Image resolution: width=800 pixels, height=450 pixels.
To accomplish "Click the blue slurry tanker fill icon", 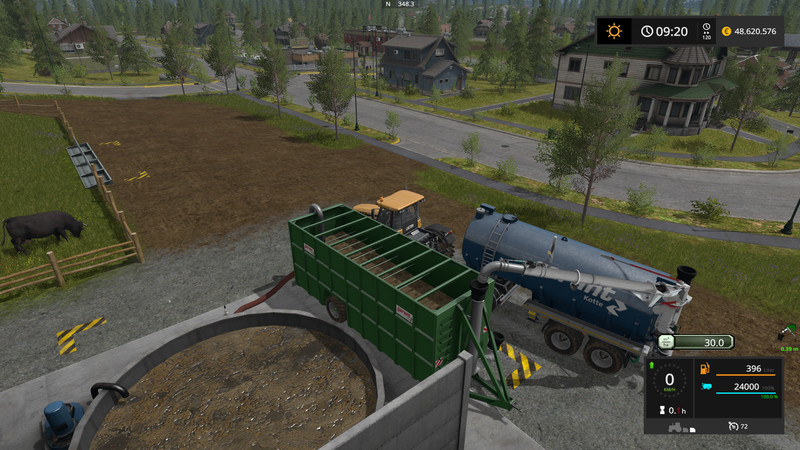I will pos(706,388).
